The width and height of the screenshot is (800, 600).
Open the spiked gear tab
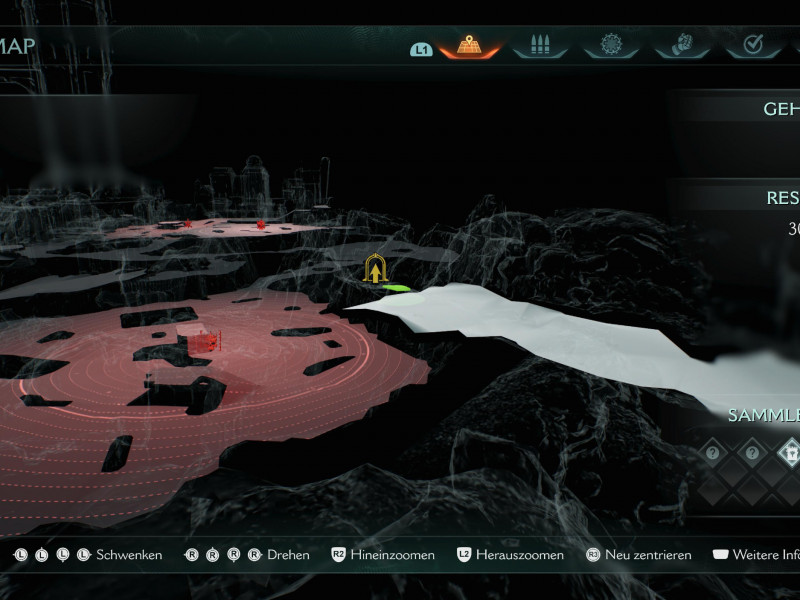click(611, 45)
